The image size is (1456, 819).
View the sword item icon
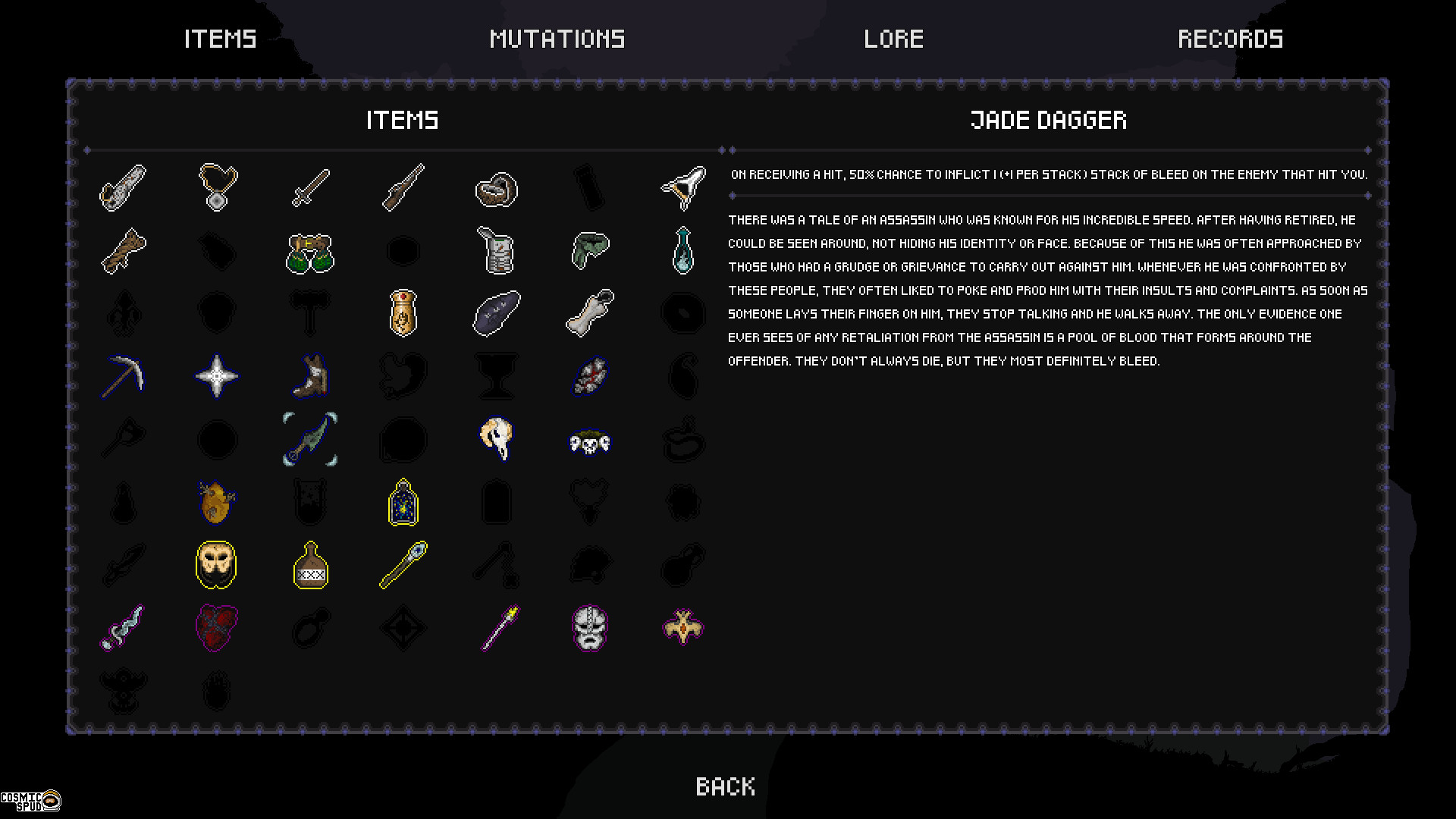click(x=310, y=188)
